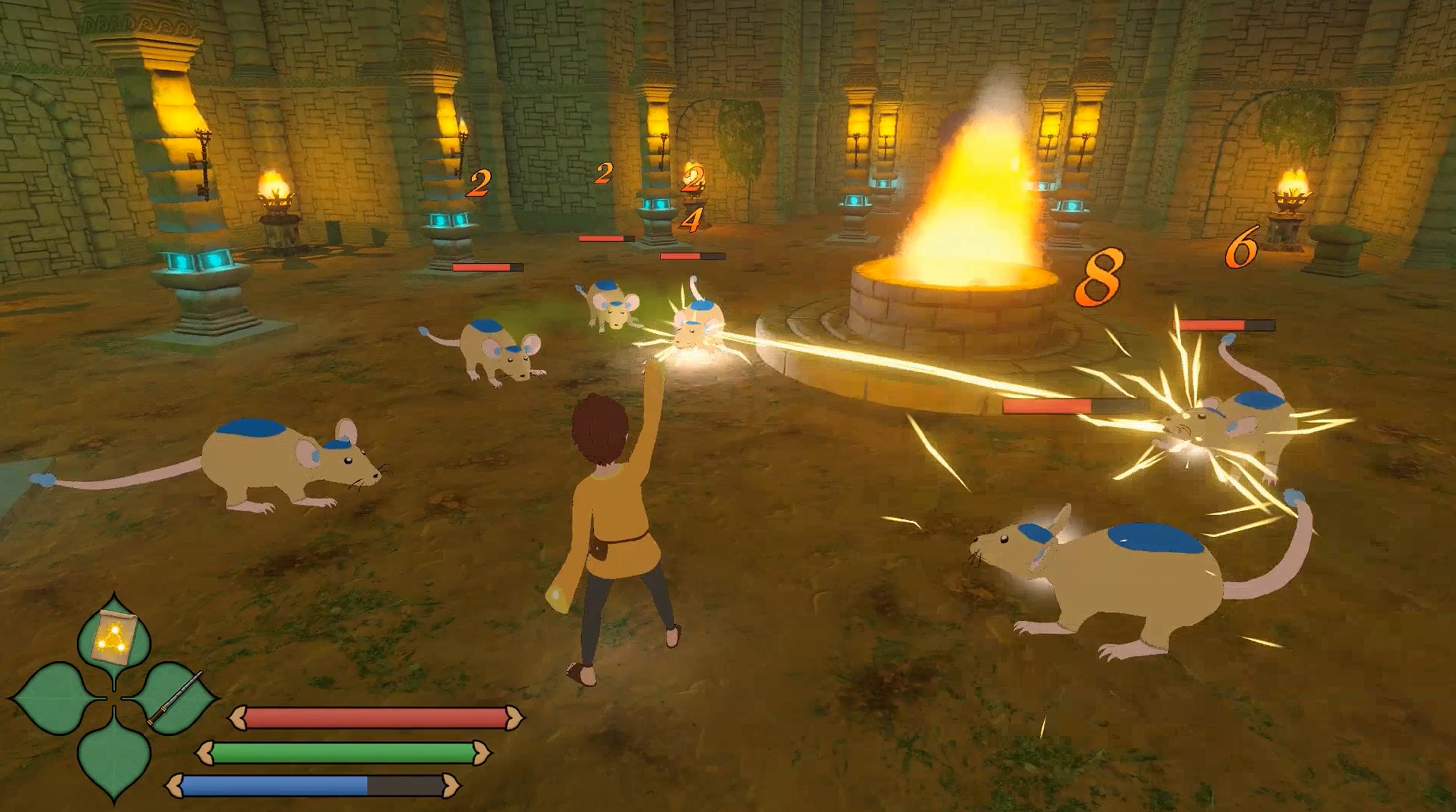Choose the wand in the leaf slot
The height and width of the screenshot is (812, 1456).
click(175, 698)
